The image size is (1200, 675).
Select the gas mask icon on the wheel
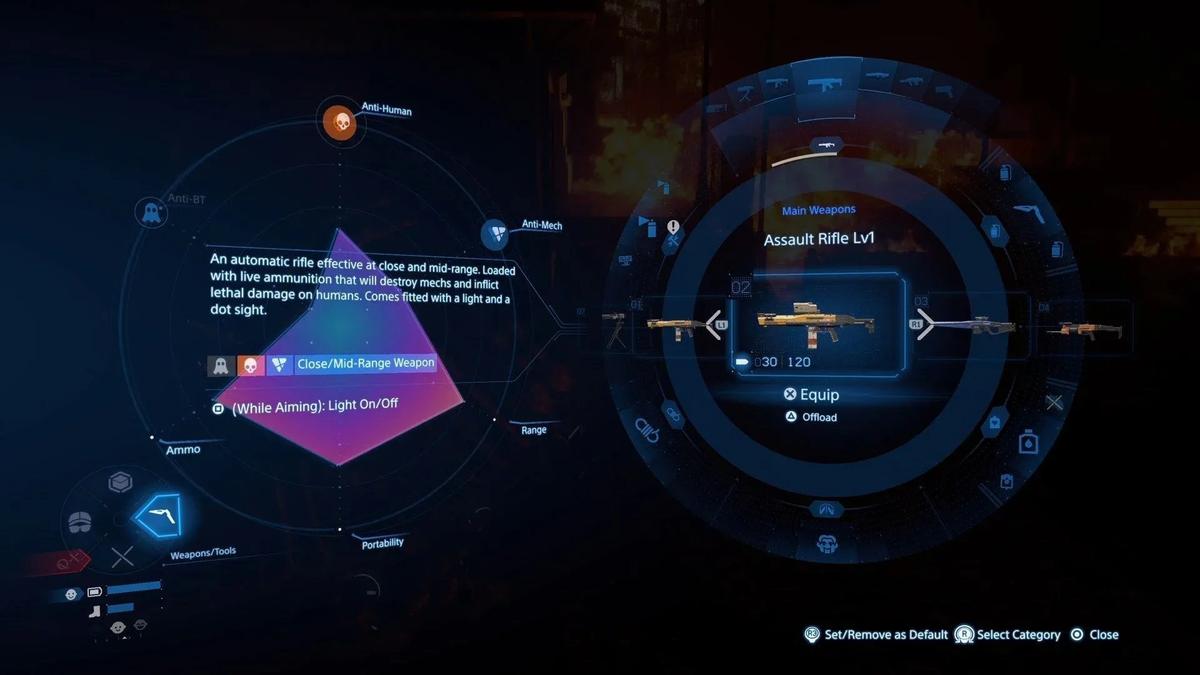click(x=826, y=545)
